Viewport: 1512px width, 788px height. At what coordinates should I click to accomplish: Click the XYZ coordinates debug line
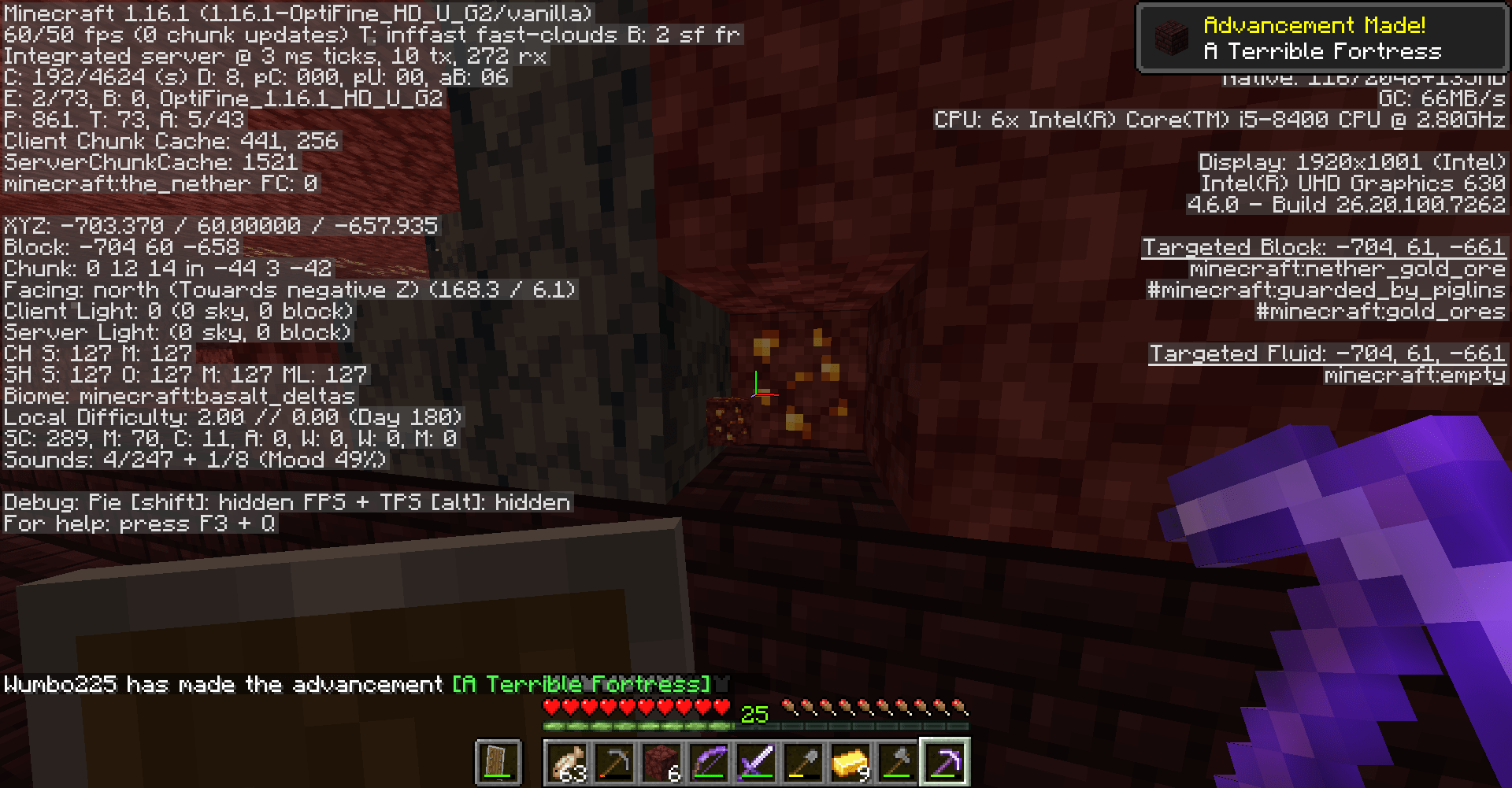[x=220, y=225]
